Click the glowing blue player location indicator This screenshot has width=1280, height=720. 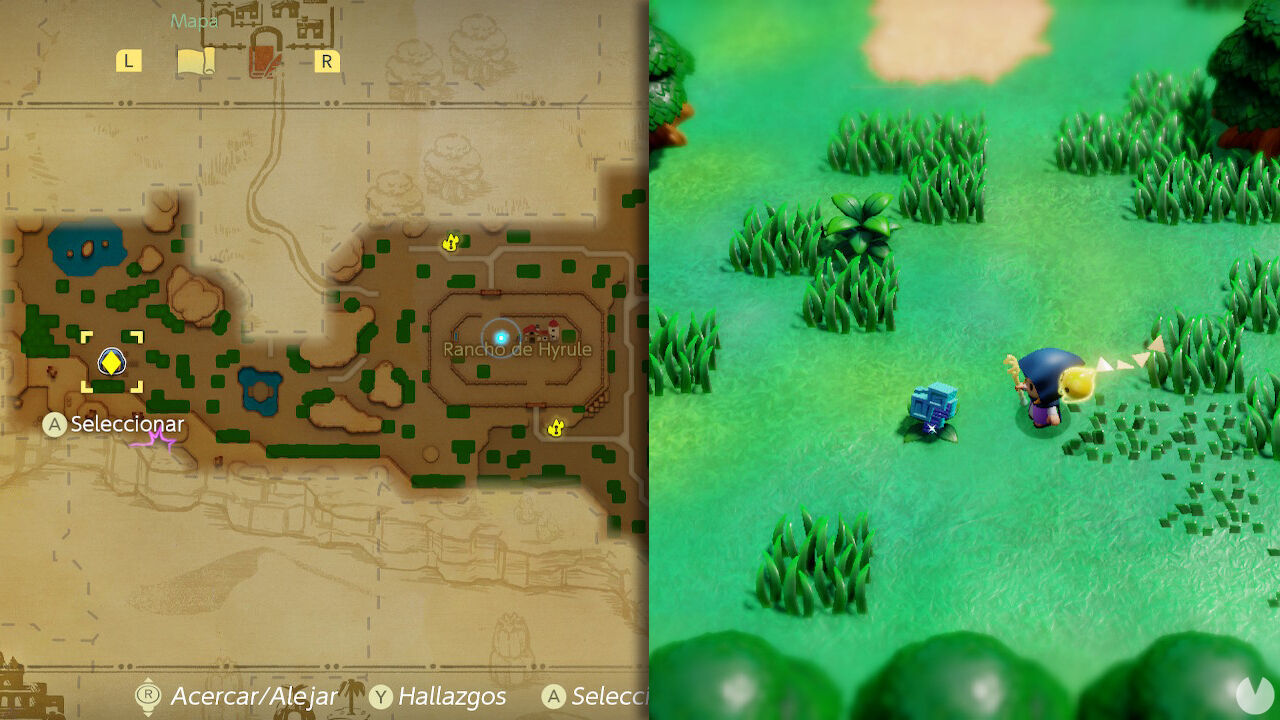[x=500, y=337]
